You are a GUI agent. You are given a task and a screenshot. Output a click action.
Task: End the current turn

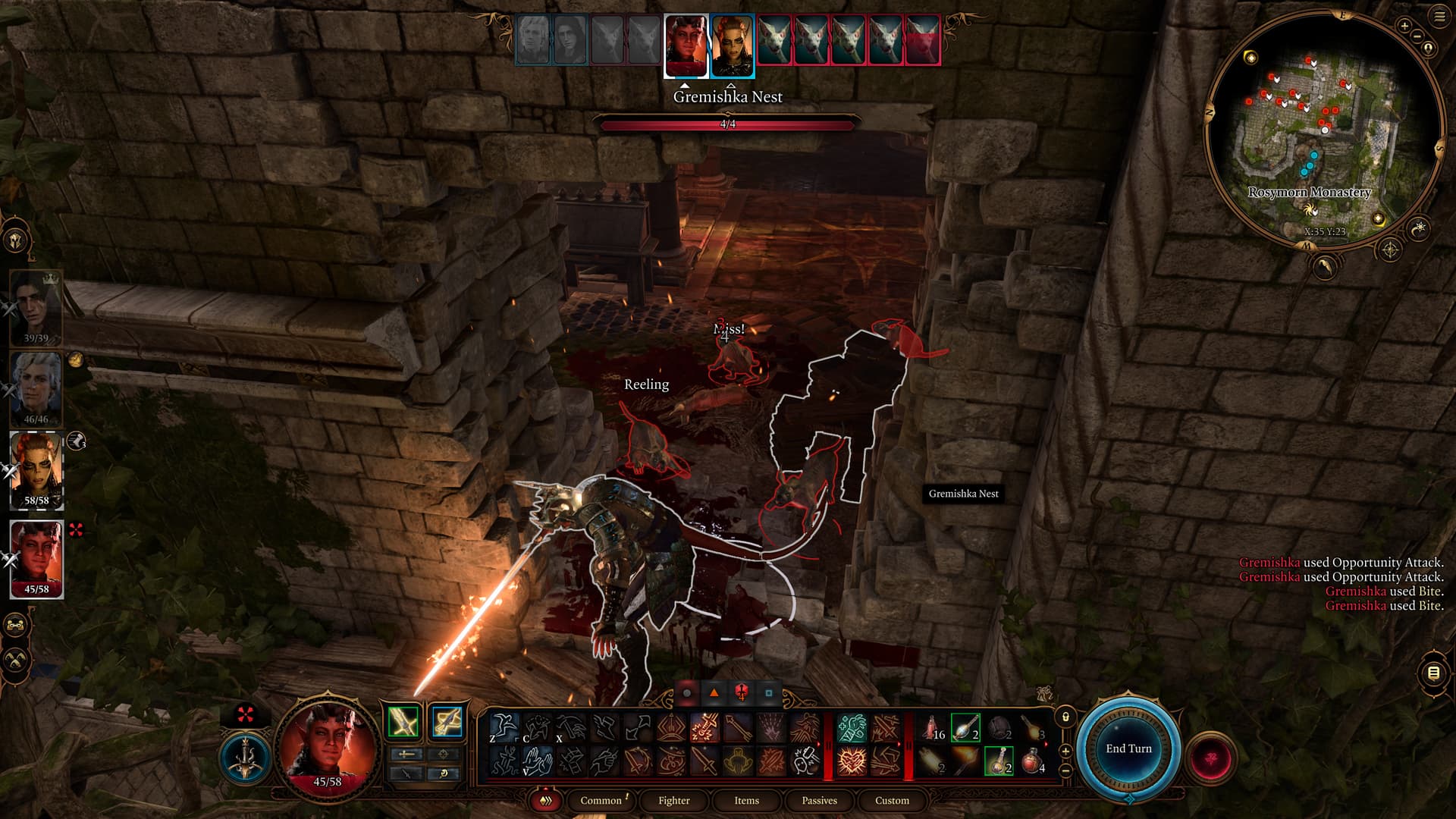[x=1128, y=748]
